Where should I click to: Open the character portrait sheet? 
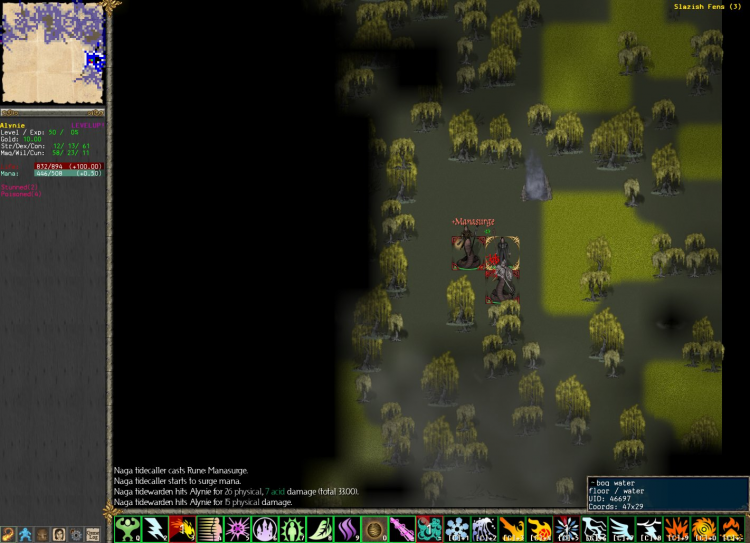59,535
